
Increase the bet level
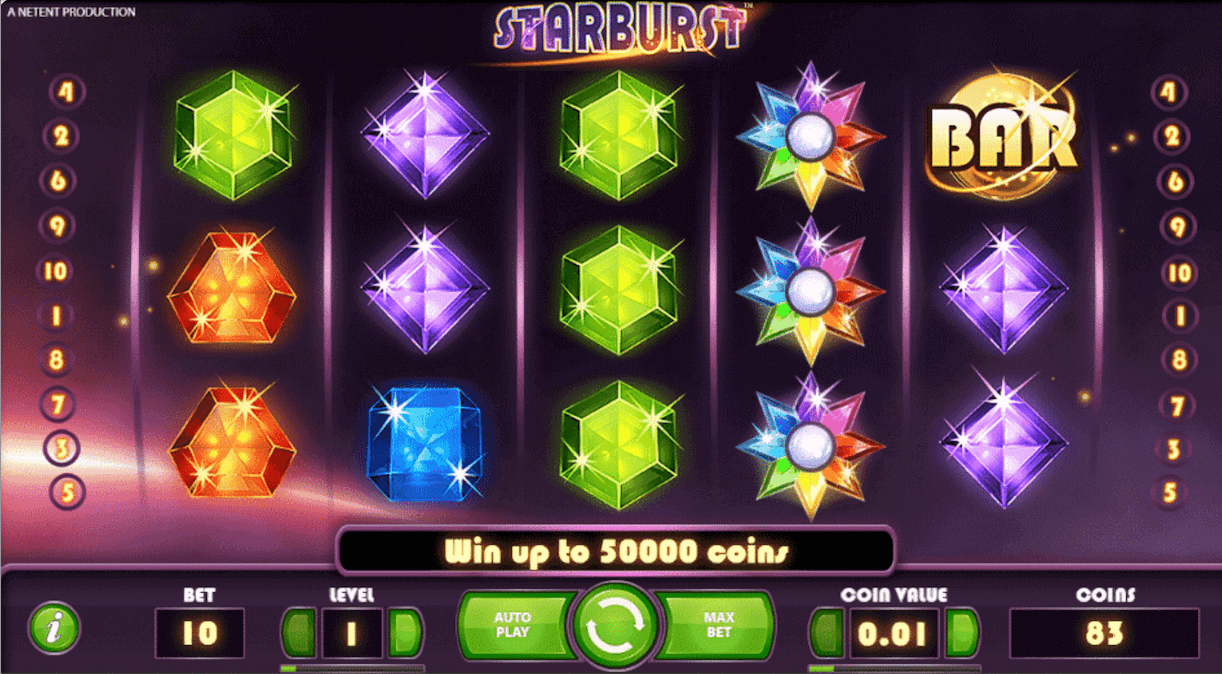405,633
